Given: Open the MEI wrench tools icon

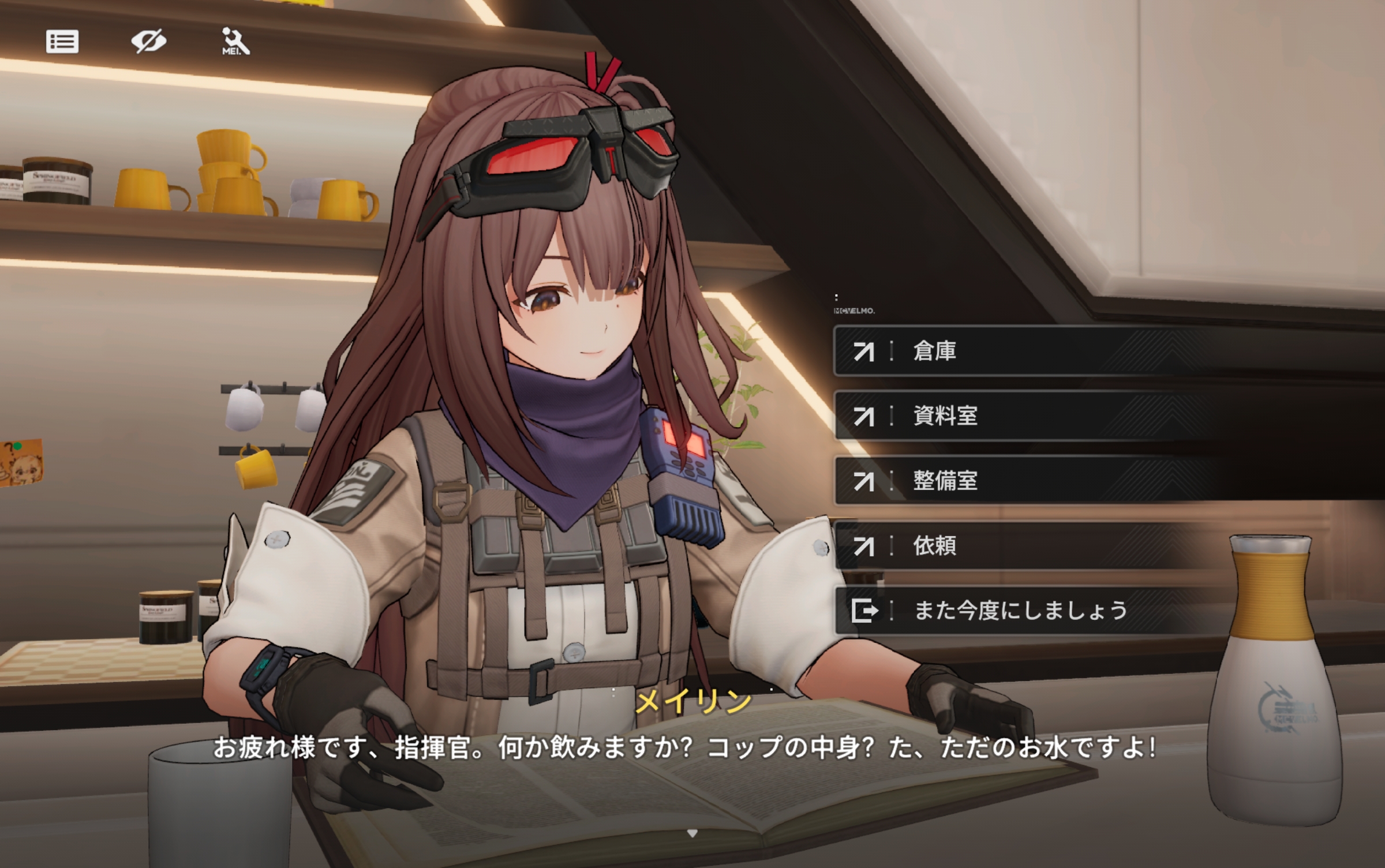Looking at the screenshot, I should (235, 42).
